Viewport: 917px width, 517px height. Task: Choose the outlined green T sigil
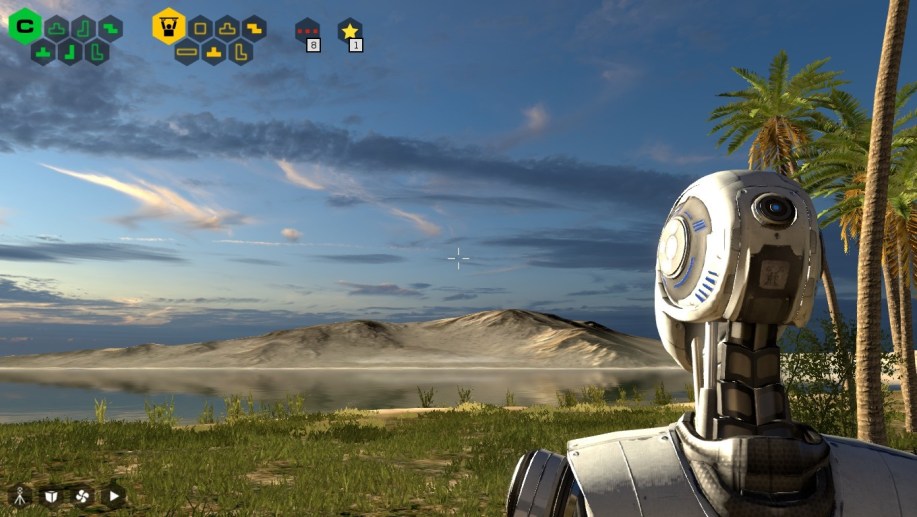[57, 28]
